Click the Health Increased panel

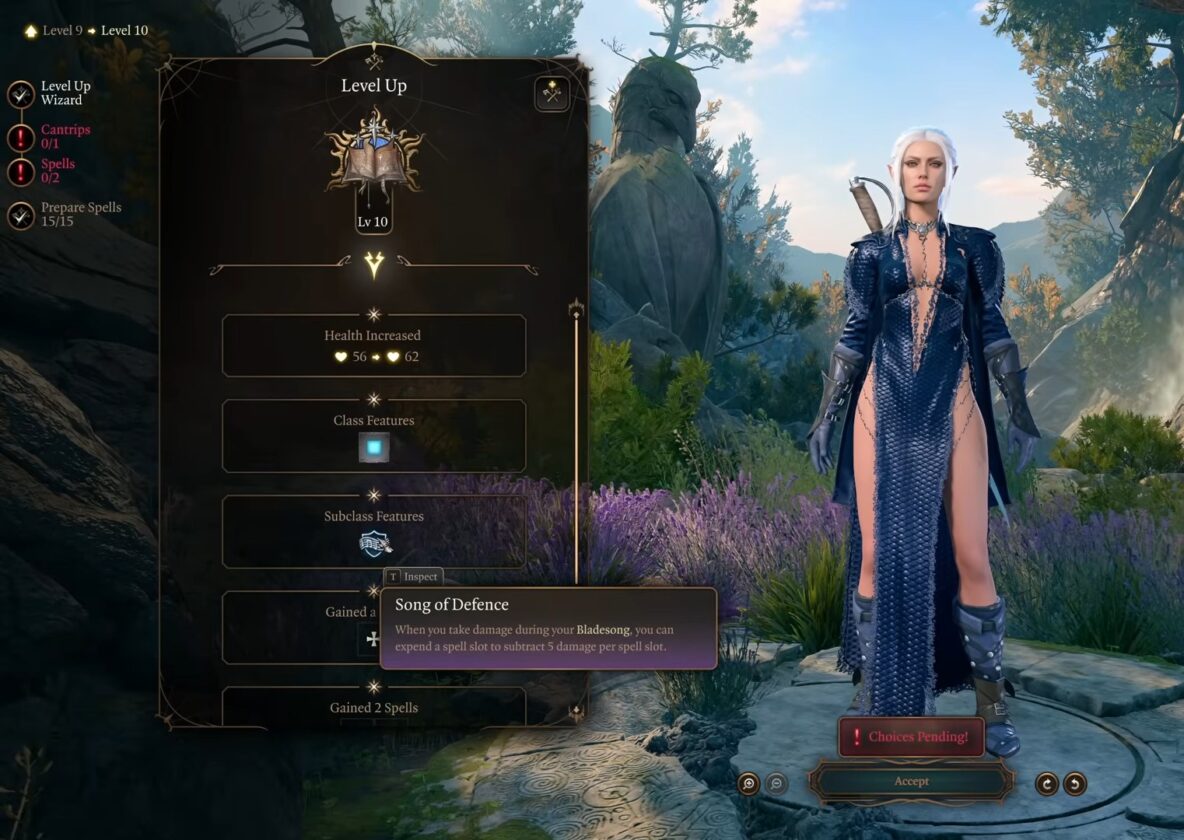[373, 346]
